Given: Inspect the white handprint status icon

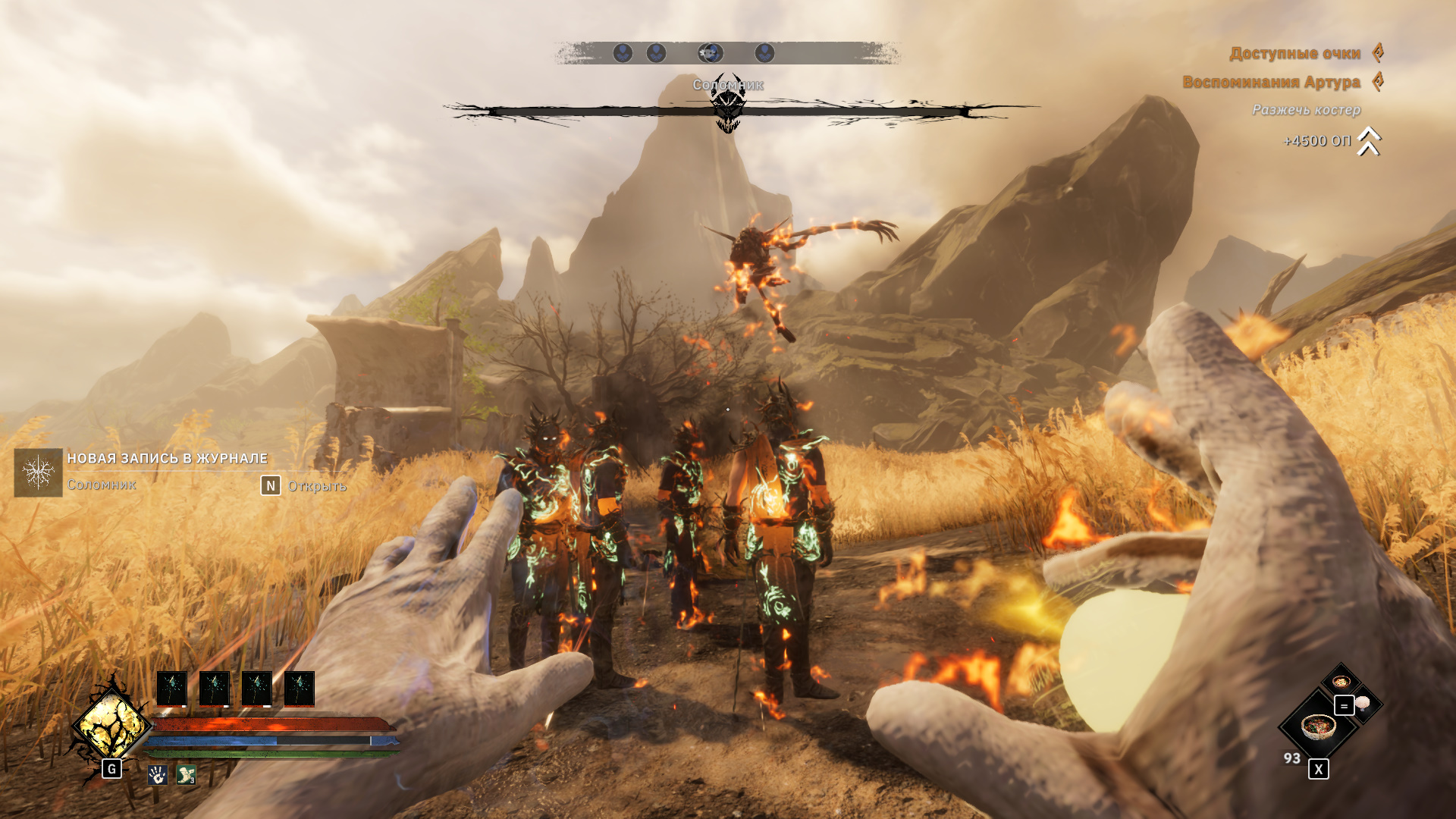Looking at the screenshot, I should pyautogui.click(x=158, y=775).
